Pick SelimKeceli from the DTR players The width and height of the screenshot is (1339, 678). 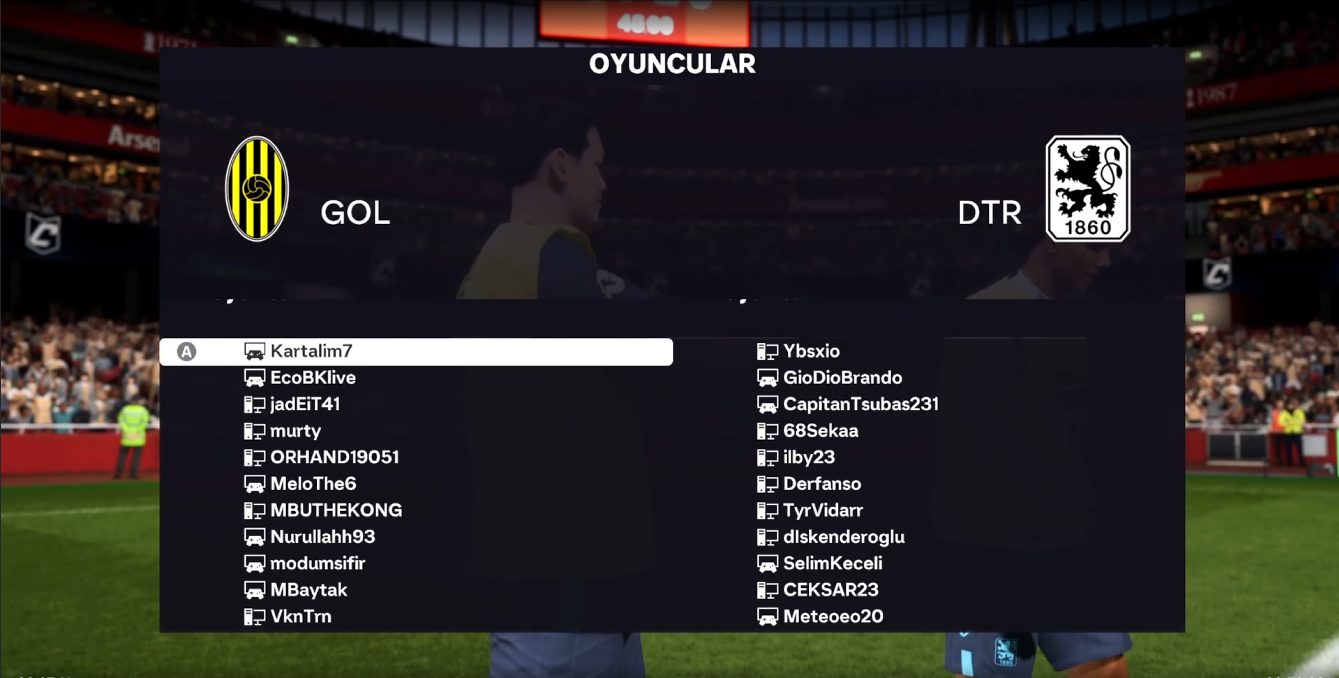pyautogui.click(x=832, y=564)
